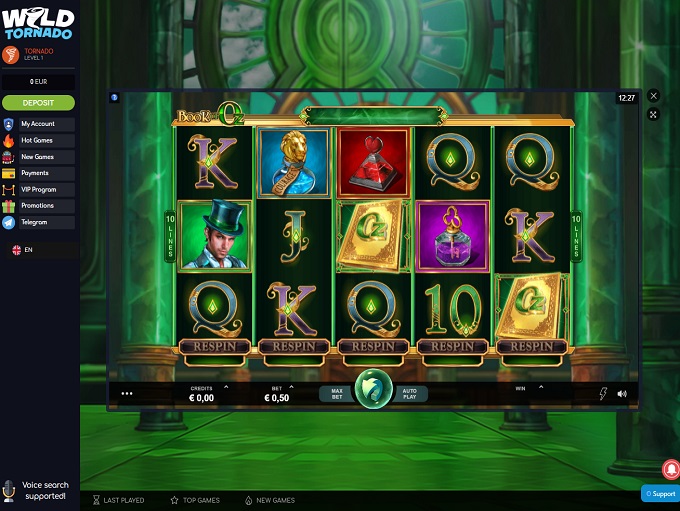680x511 pixels.
Task: Toggle the sound speaker icon
Action: [622, 394]
